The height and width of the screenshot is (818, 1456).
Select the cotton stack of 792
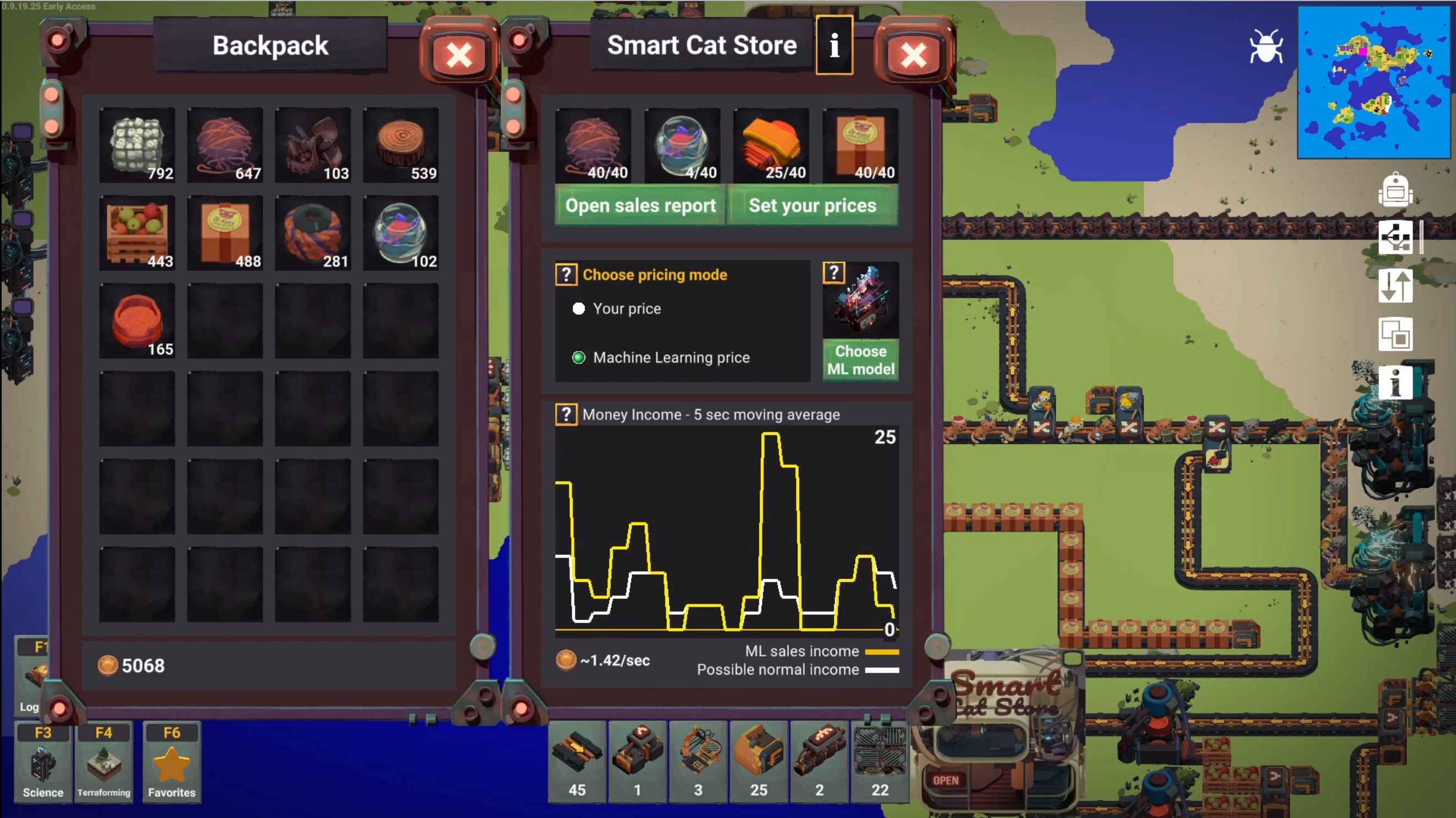click(137, 145)
